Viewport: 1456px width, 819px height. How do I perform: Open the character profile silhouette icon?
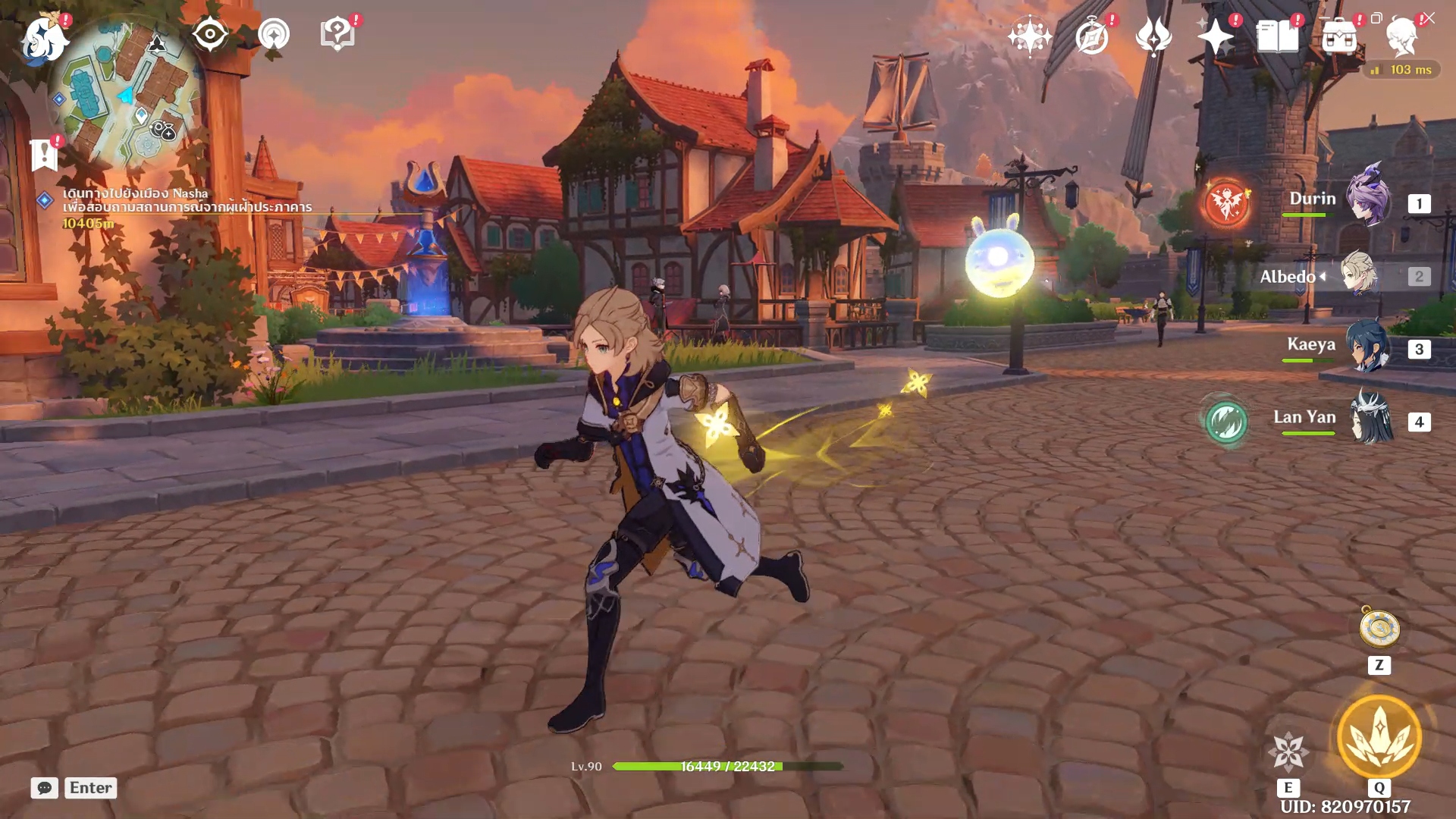point(1401,36)
